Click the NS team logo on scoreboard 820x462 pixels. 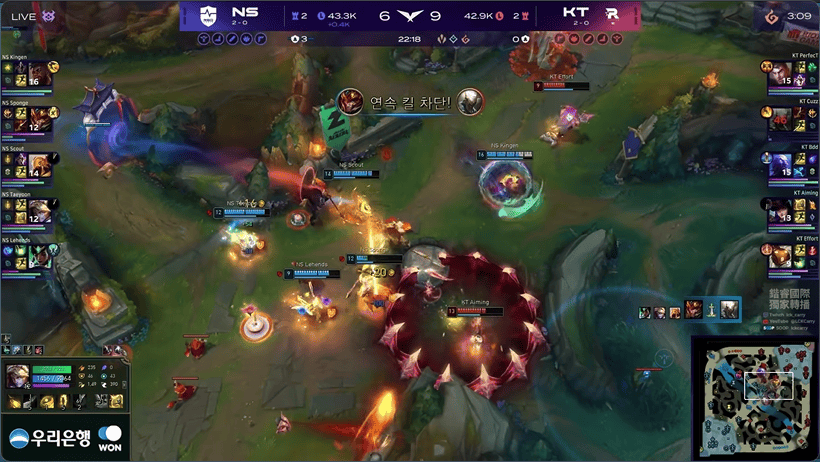click(x=208, y=14)
